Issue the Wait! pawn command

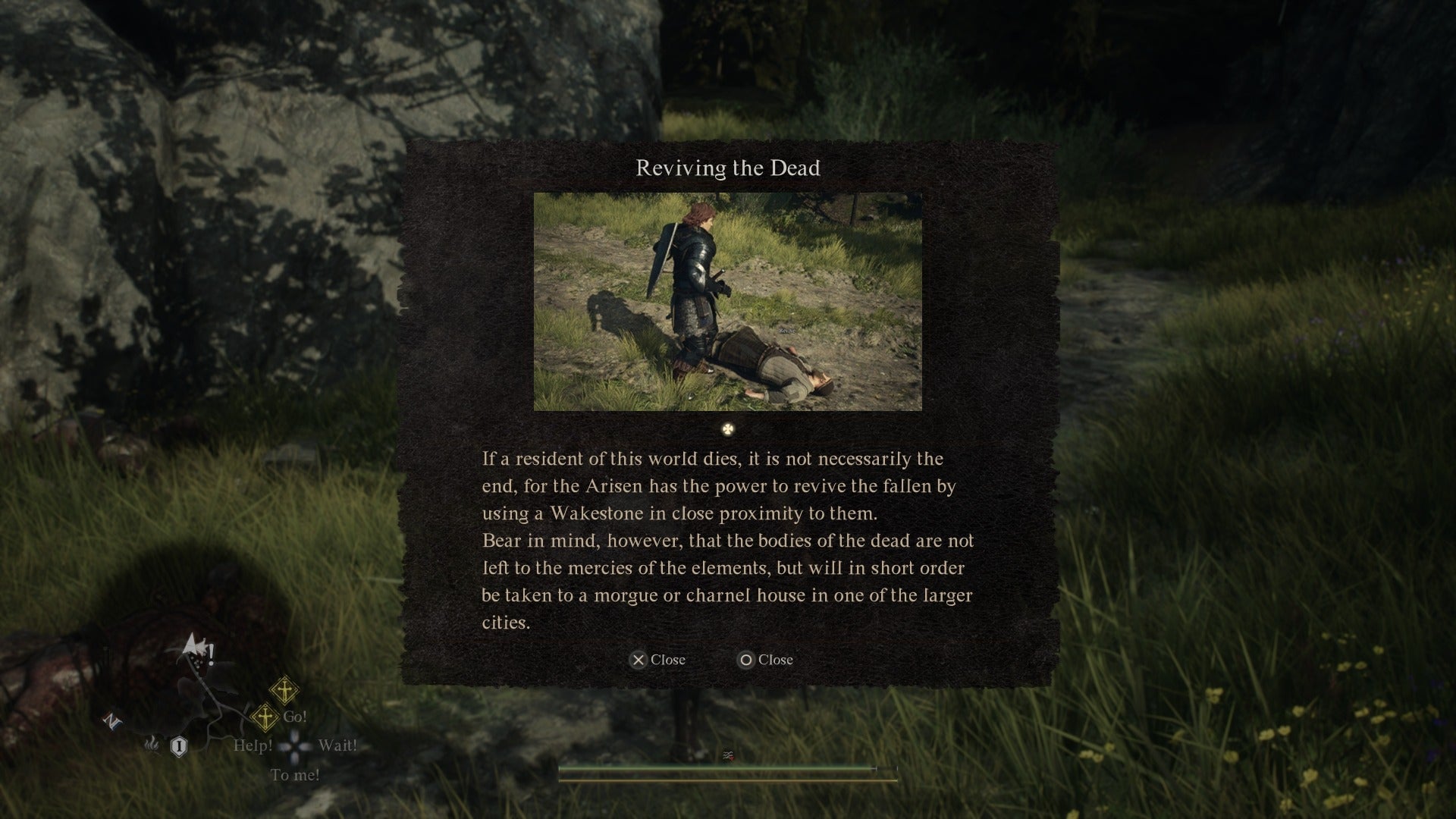339,745
